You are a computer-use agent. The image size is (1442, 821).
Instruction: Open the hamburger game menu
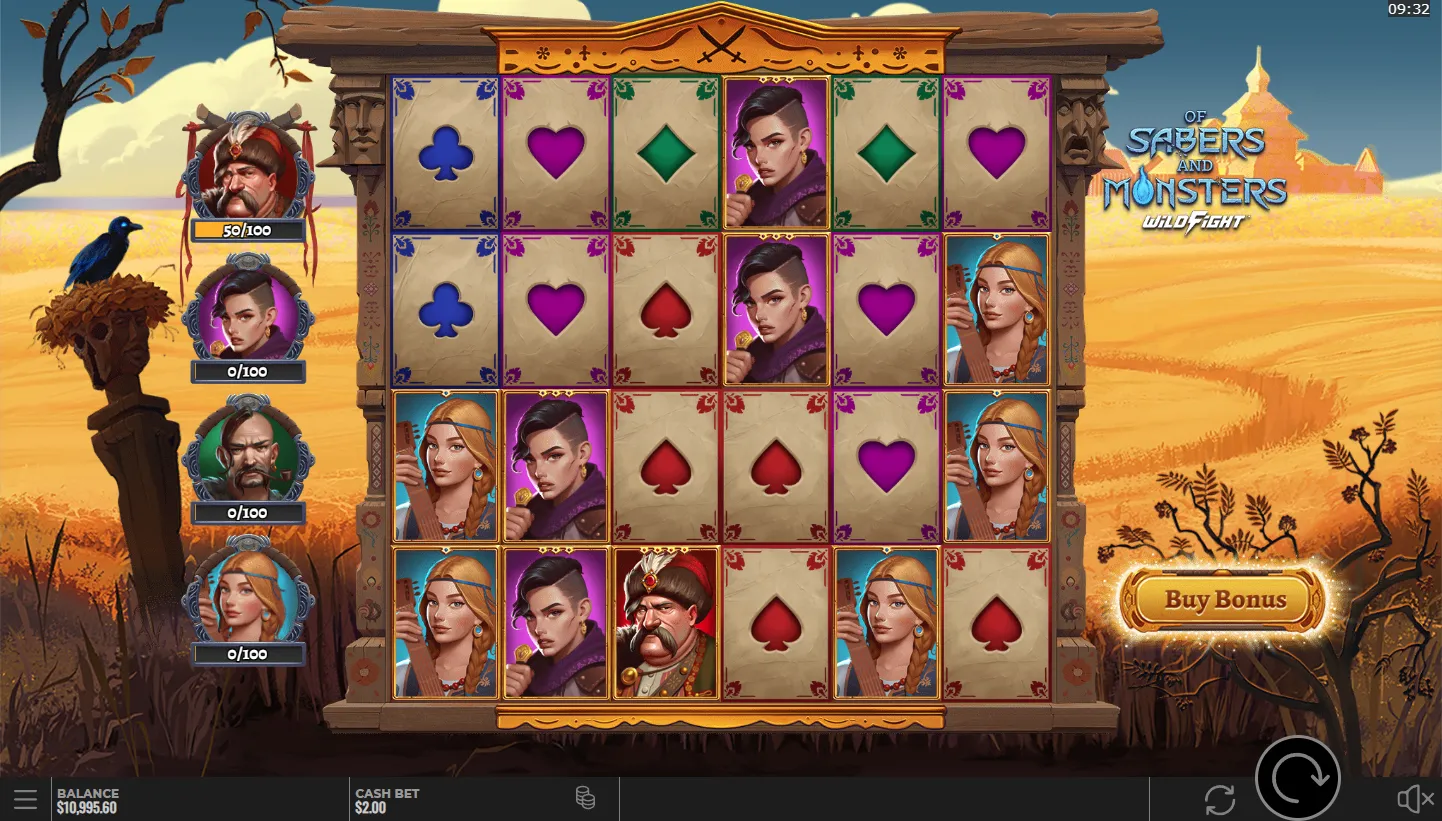pos(26,799)
